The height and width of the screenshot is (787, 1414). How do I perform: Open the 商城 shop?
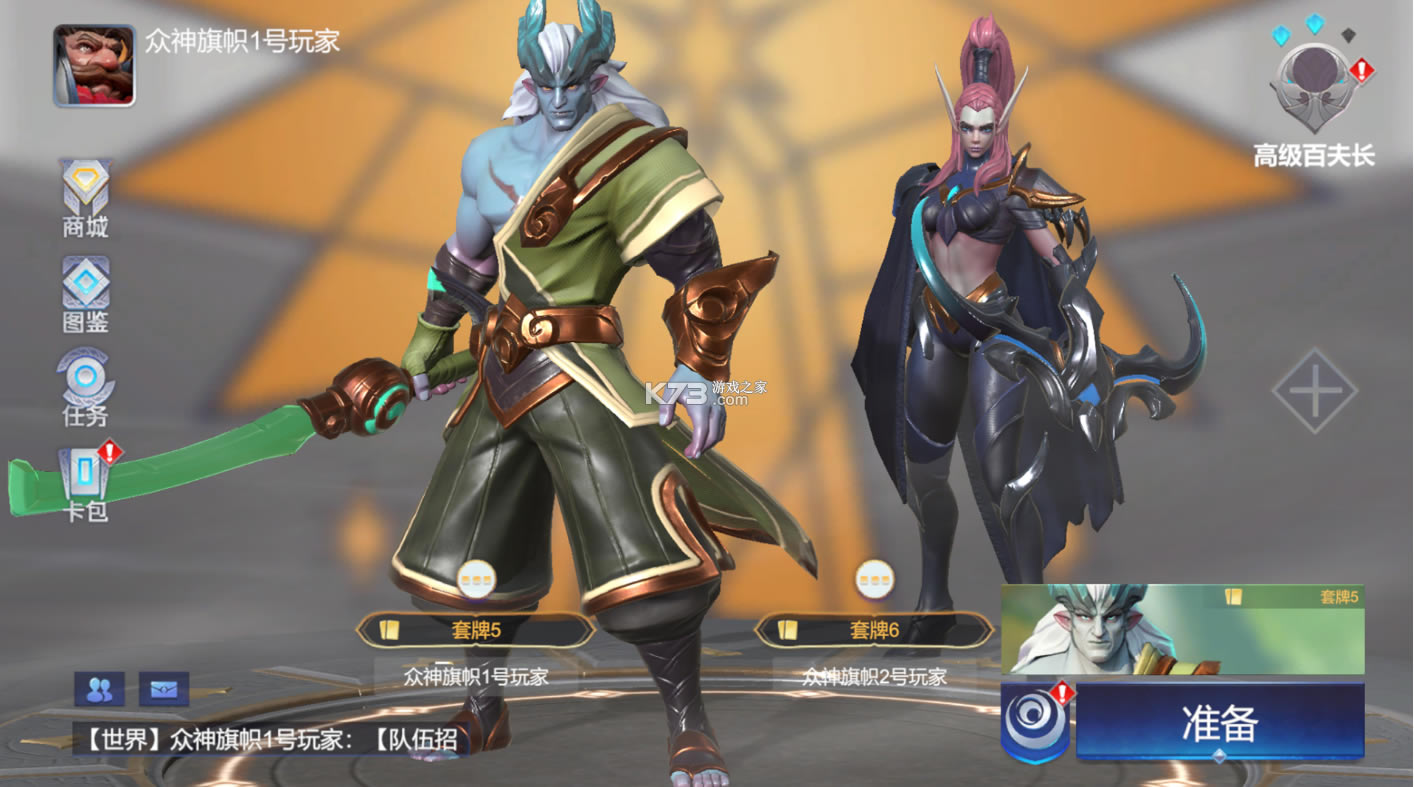point(85,199)
